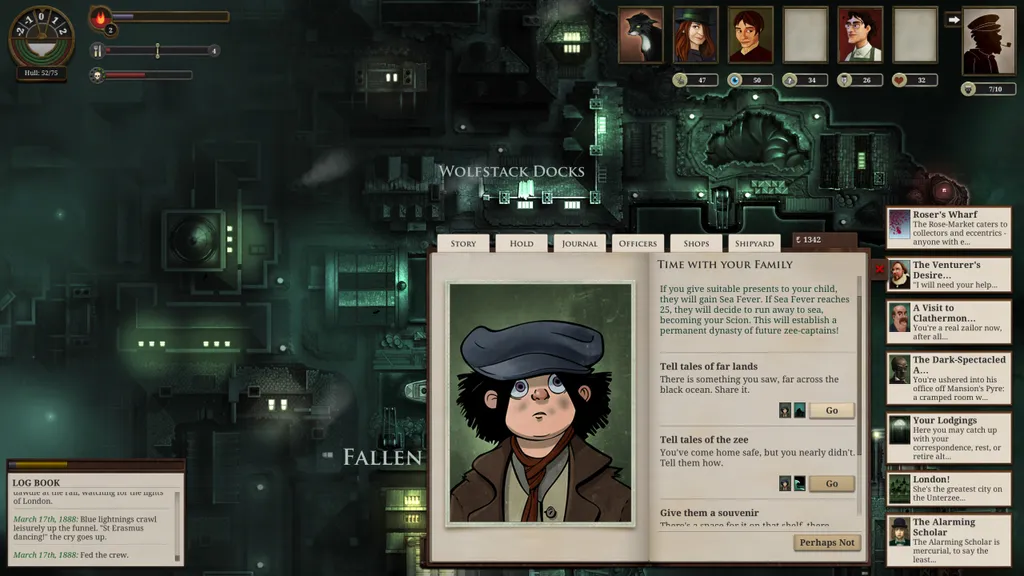Open the captain portrait with peaked cap
This screenshot has width=1024, height=576.
pyautogui.click(x=989, y=42)
